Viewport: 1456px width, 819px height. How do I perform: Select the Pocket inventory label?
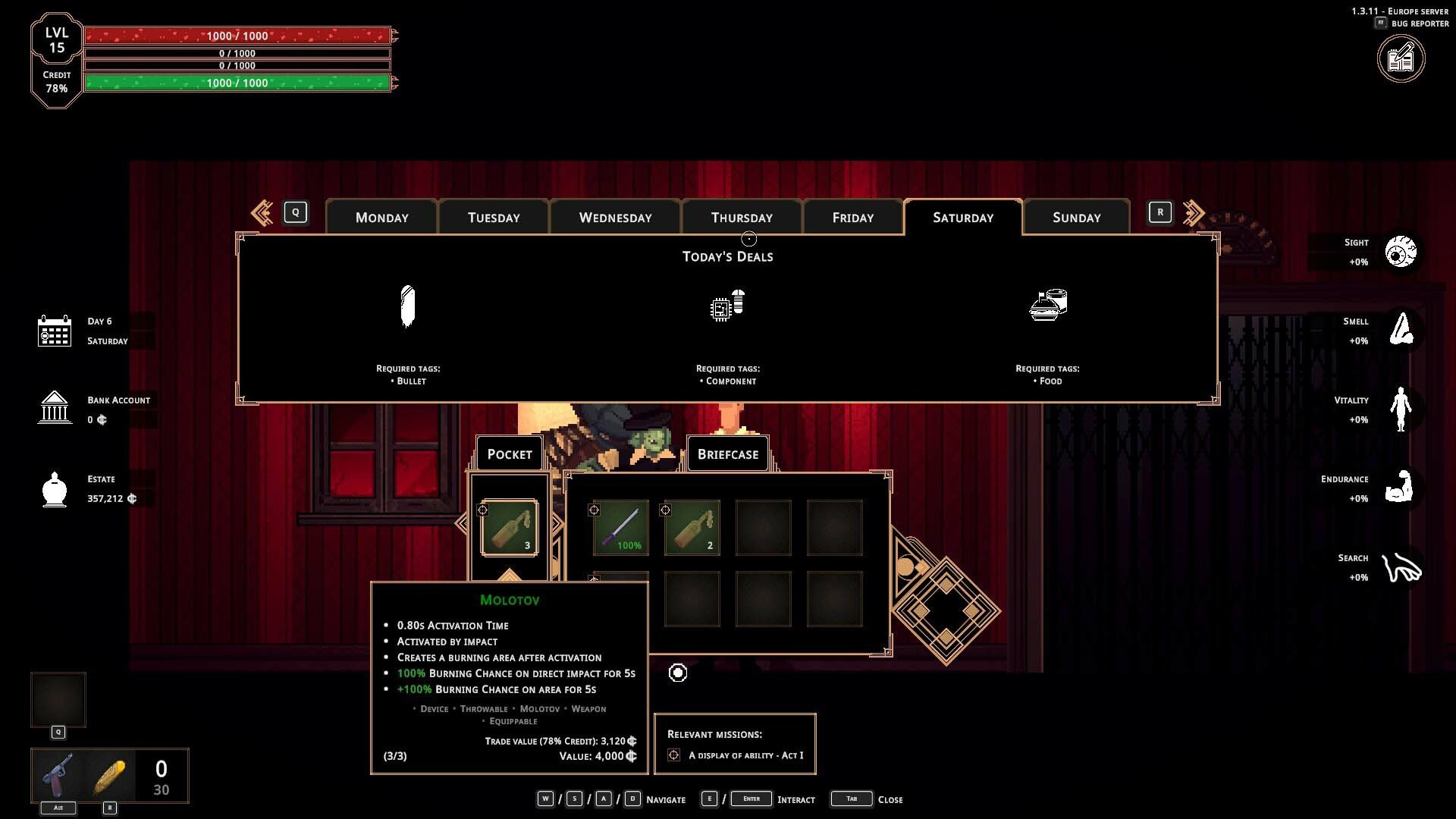(510, 454)
